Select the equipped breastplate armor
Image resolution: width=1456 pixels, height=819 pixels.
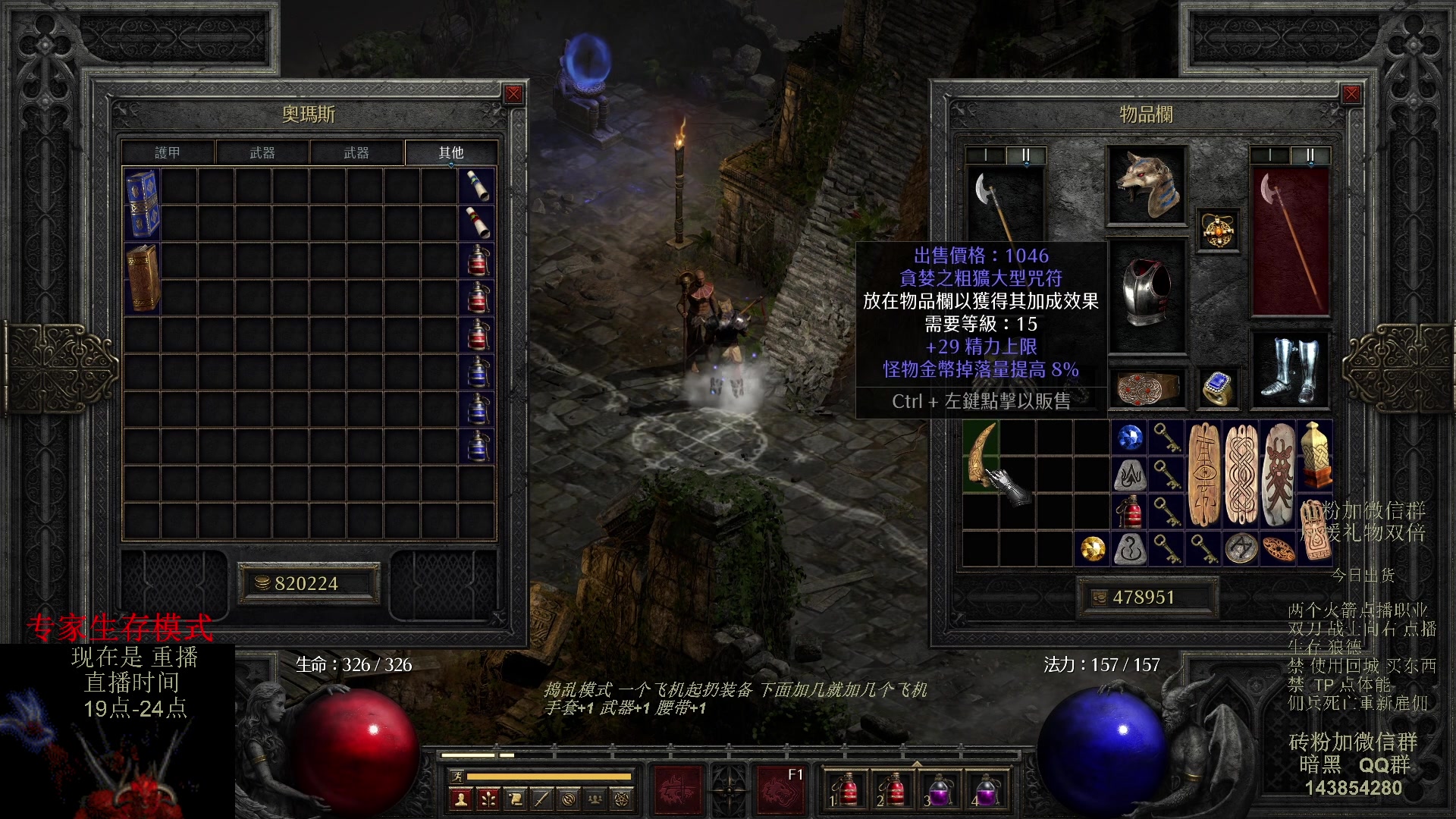1146,293
